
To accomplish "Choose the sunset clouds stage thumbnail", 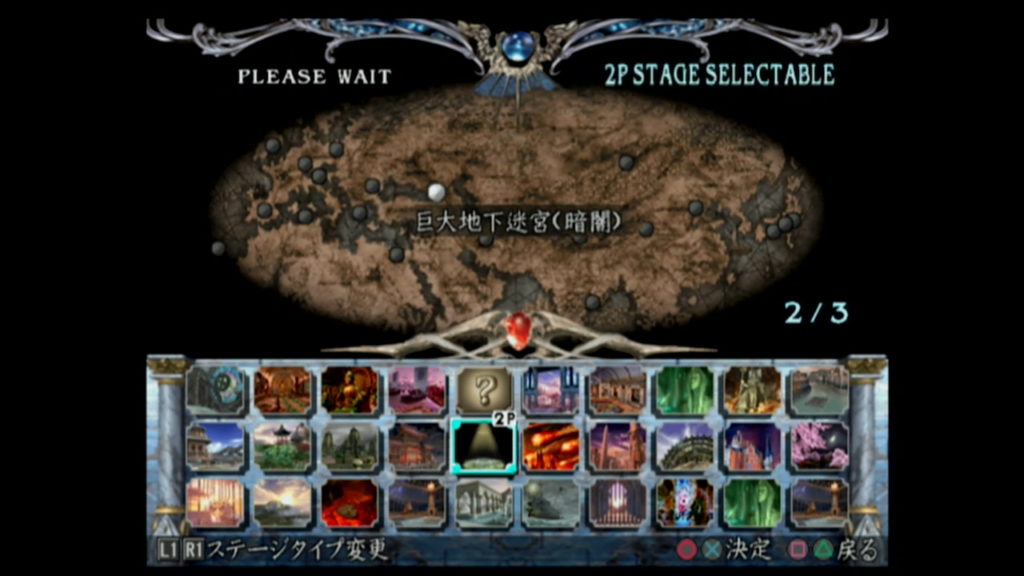I will (x=283, y=503).
